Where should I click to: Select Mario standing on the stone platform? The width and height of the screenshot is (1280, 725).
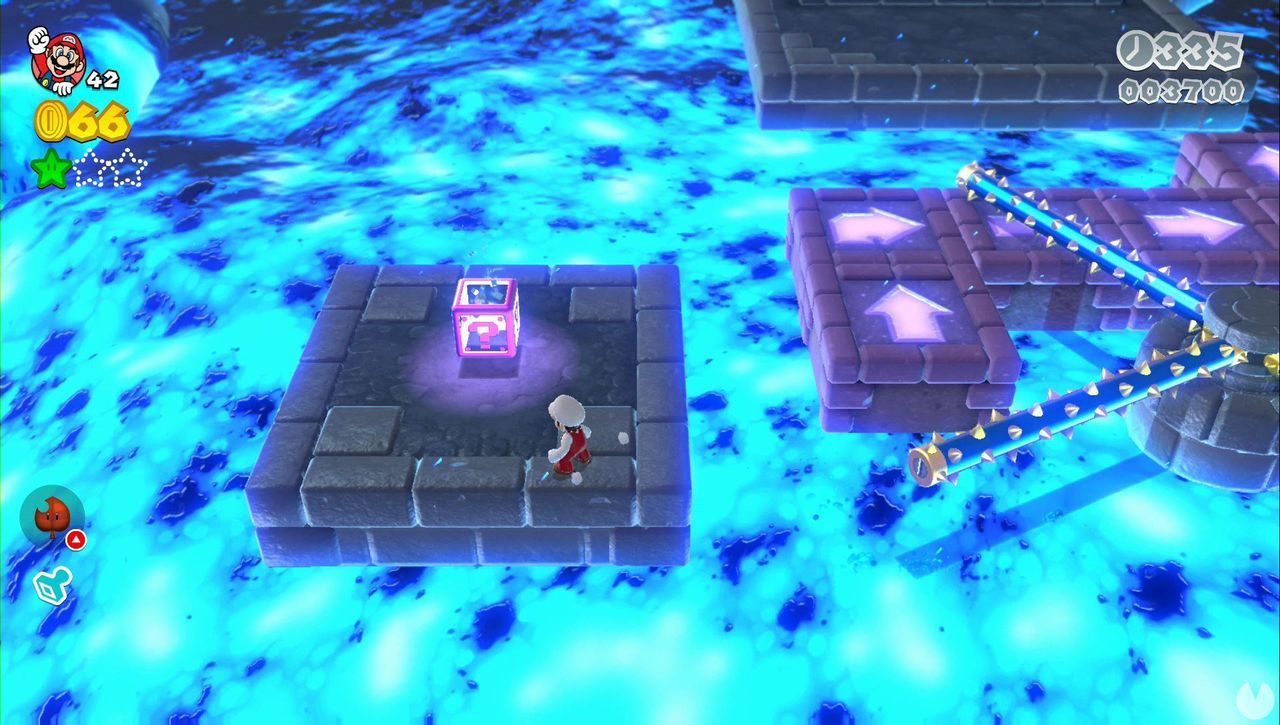[x=568, y=440]
